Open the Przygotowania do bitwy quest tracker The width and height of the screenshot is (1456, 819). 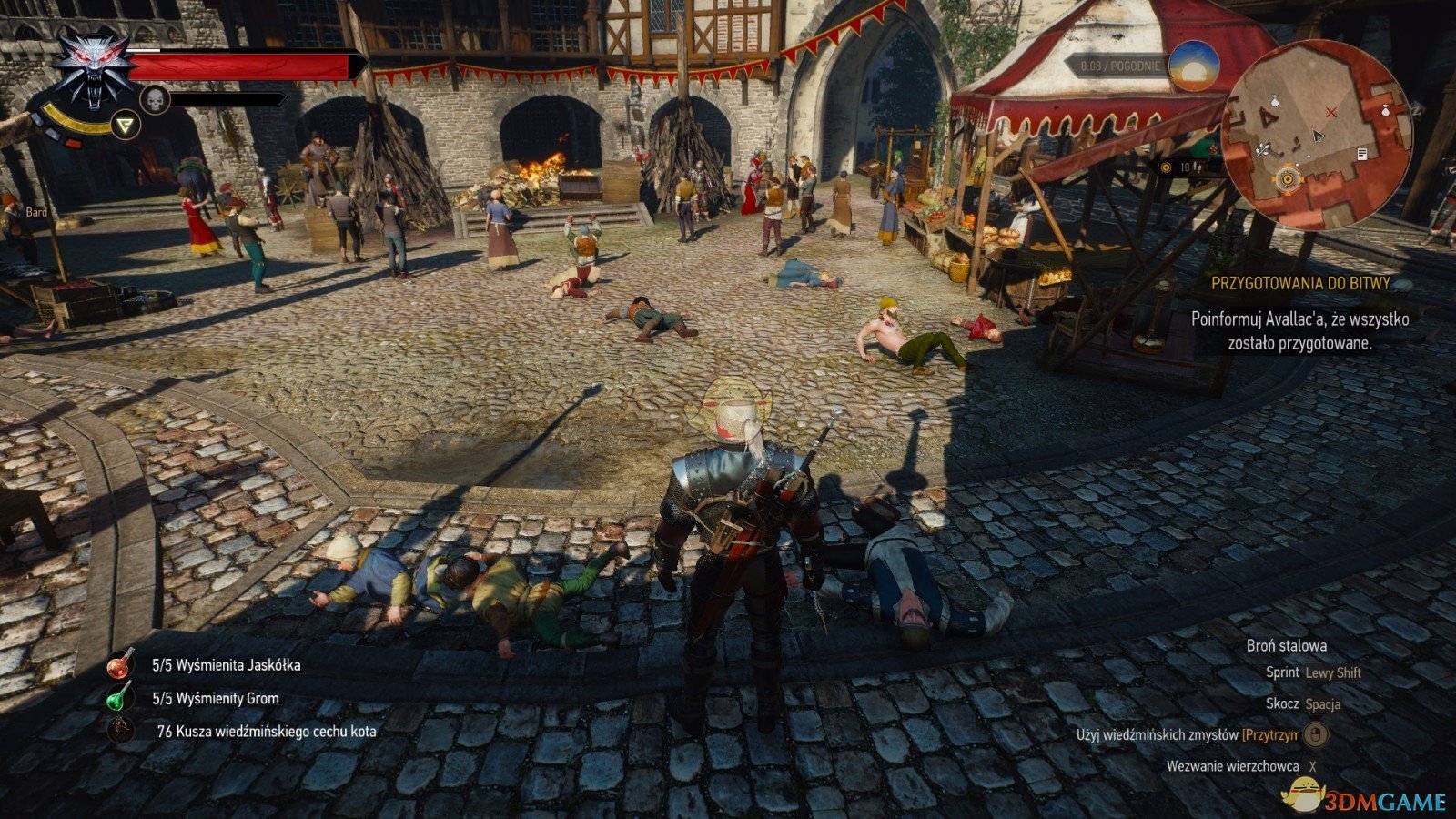pyautogui.click(x=1300, y=283)
